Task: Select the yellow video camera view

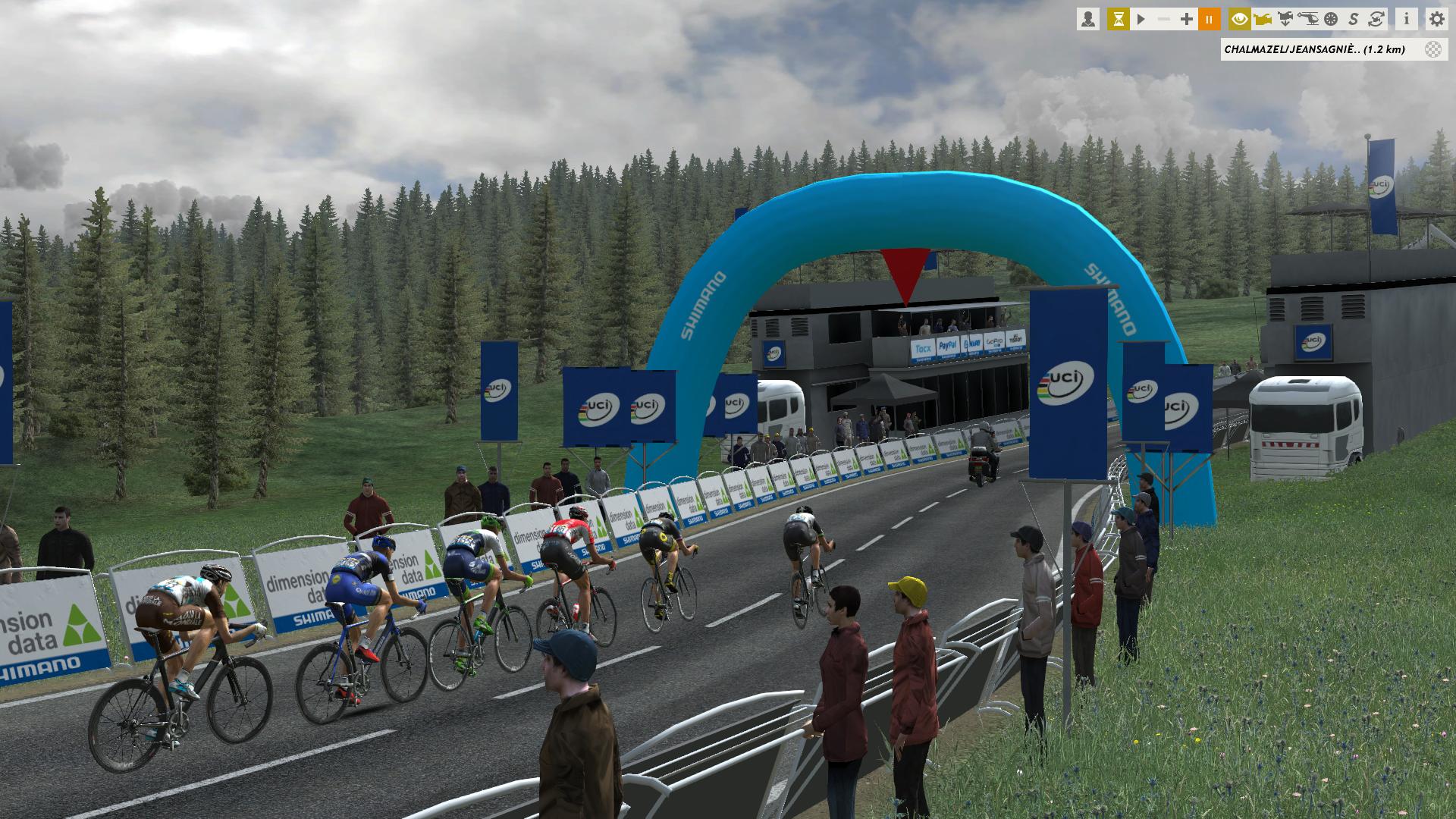Action: pyautogui.click(x=1263, y=19)
